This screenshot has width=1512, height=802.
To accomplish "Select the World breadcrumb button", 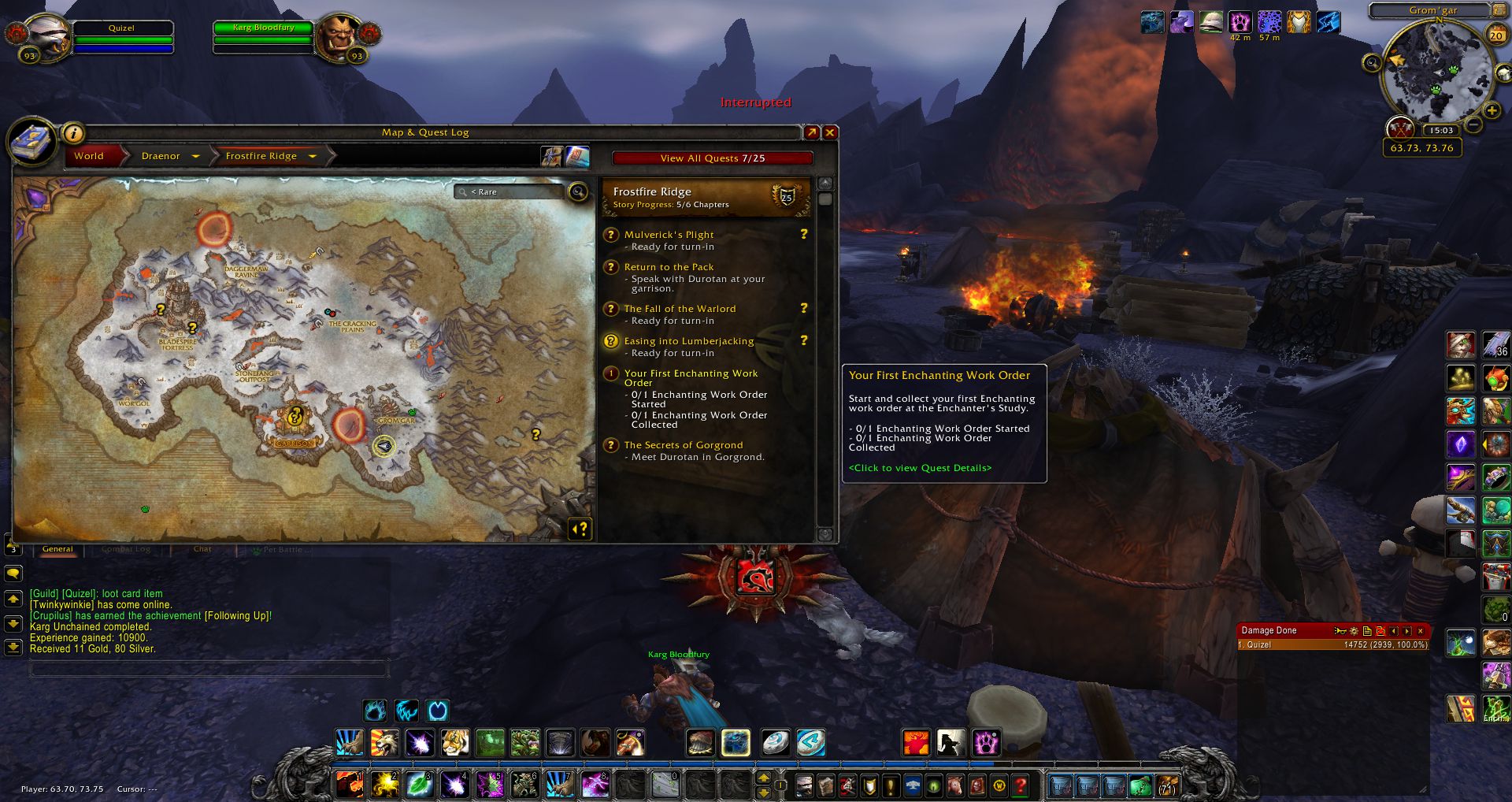I will [x=89, y=156].
